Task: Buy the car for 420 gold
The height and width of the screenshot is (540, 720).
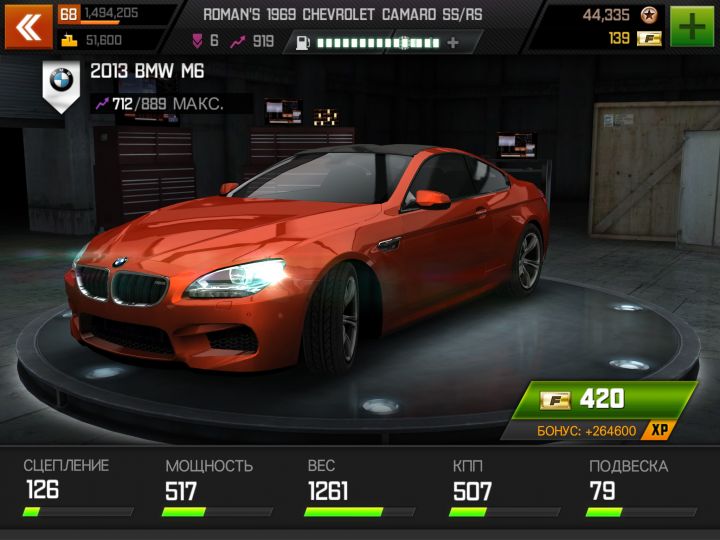Action: tap(603, 400)
